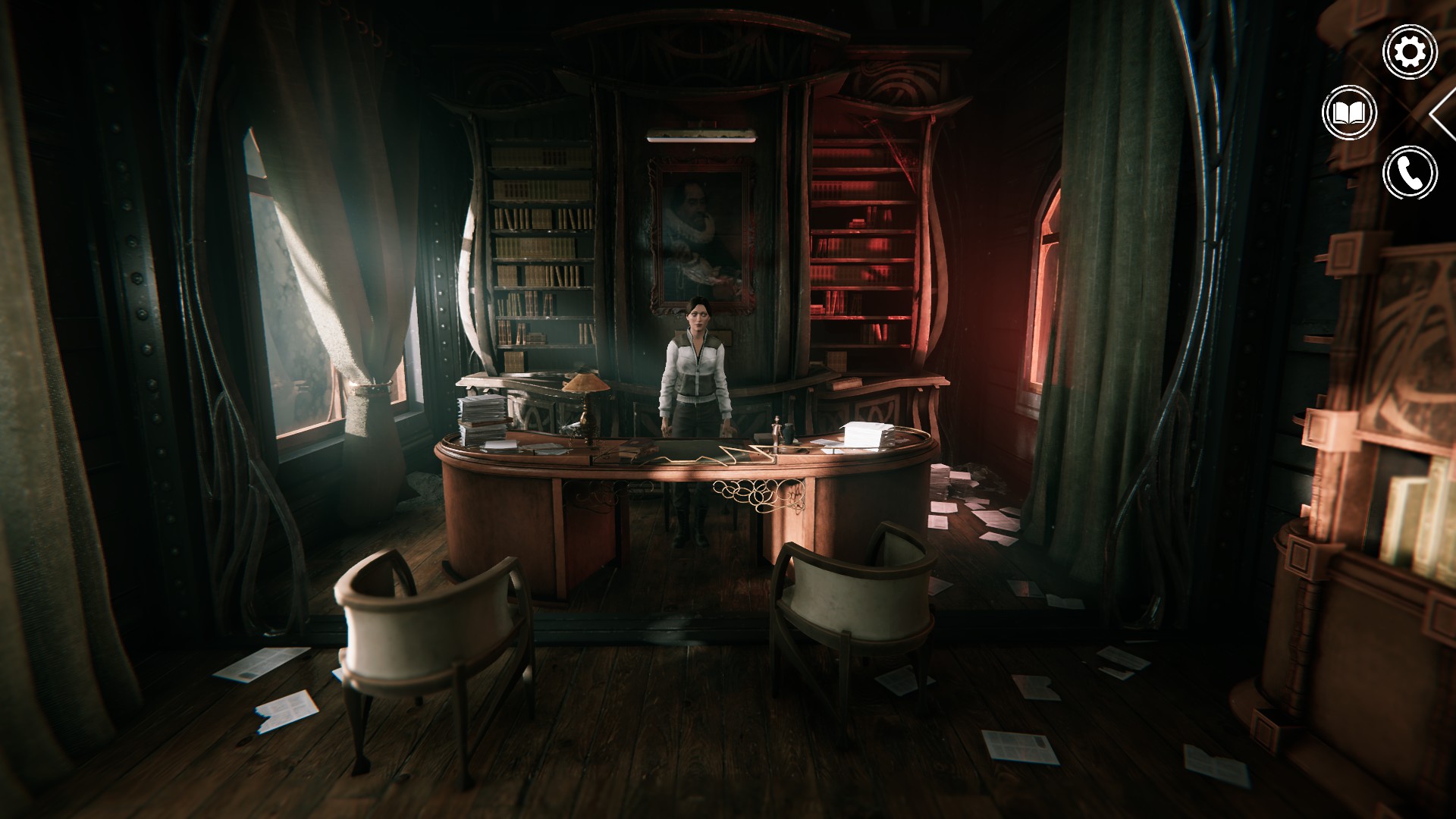Open the gear settings menu
This screenshot has height=819, width=1456.
click(1410, 52)
